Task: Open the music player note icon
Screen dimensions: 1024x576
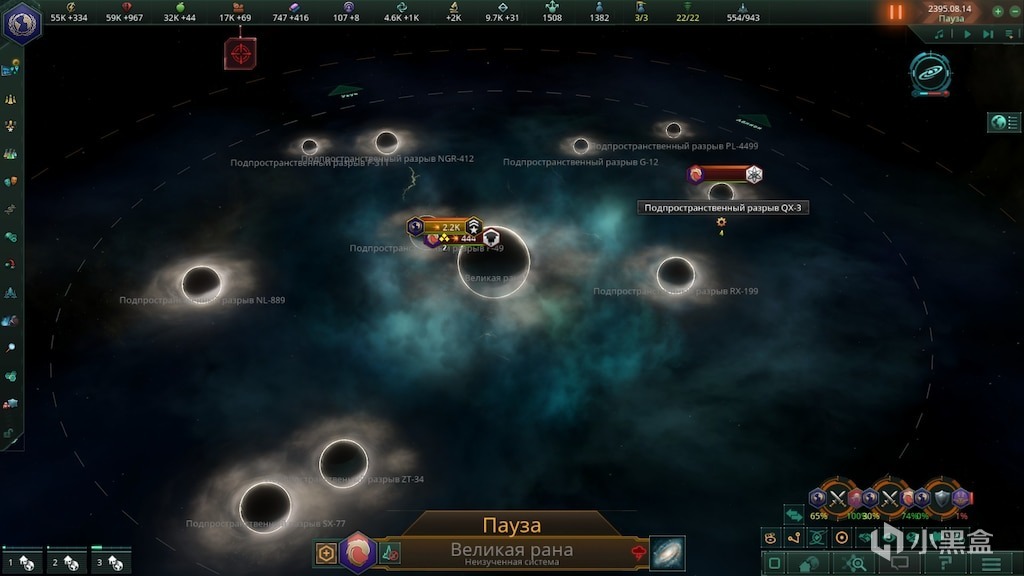Action: (939, 33)
